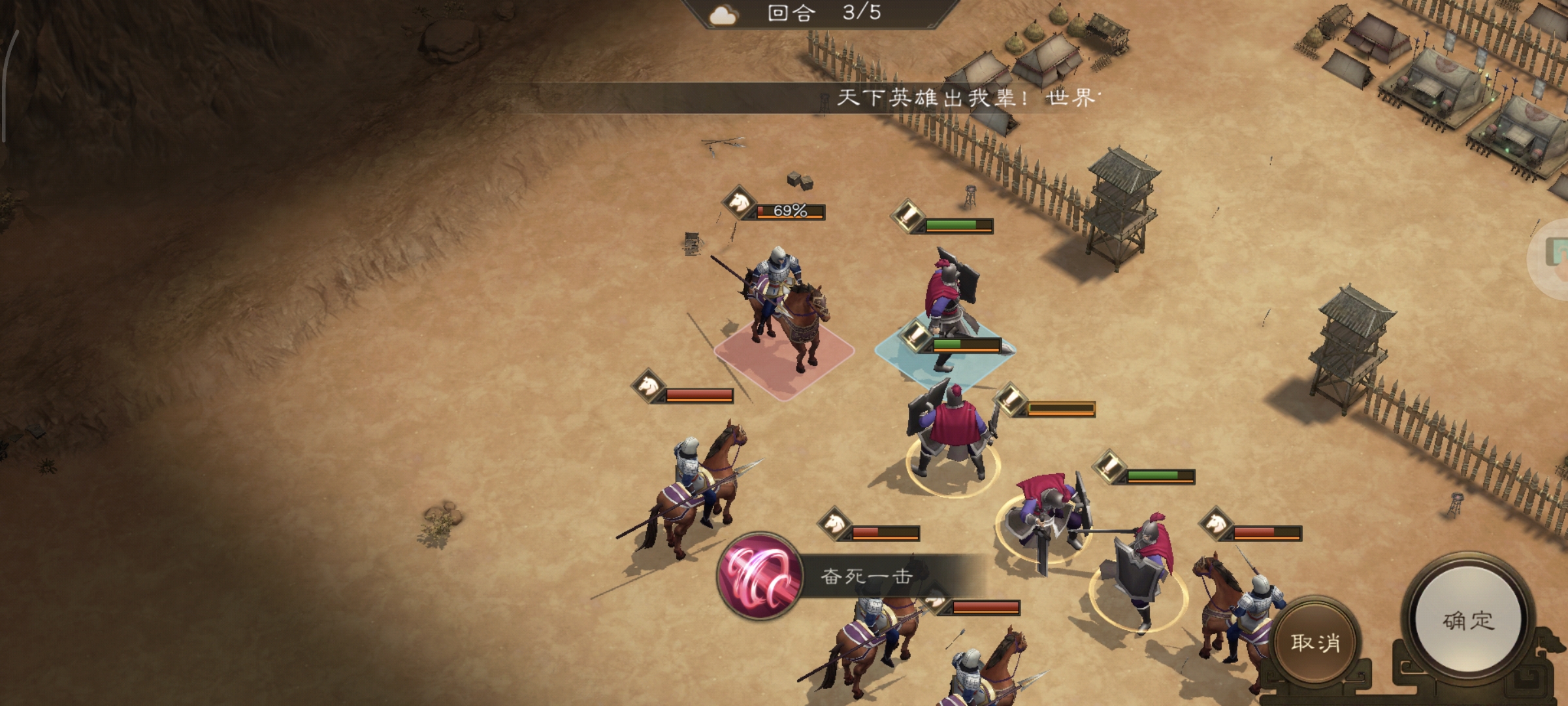Activate the 奋死一击 skill icon
This screenshot has width=1568, height=706.
pyautogui.click(x=760, y=576)
